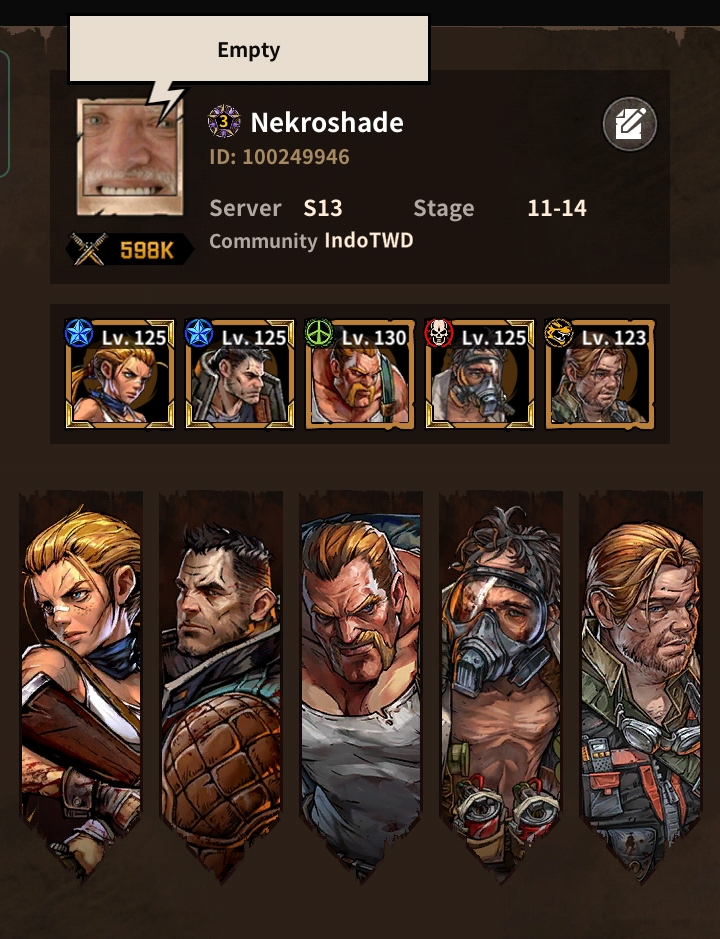Screen dimensions: 720x939
Task: Tap the player avatar portrait
Action: (x=129, y=158)
